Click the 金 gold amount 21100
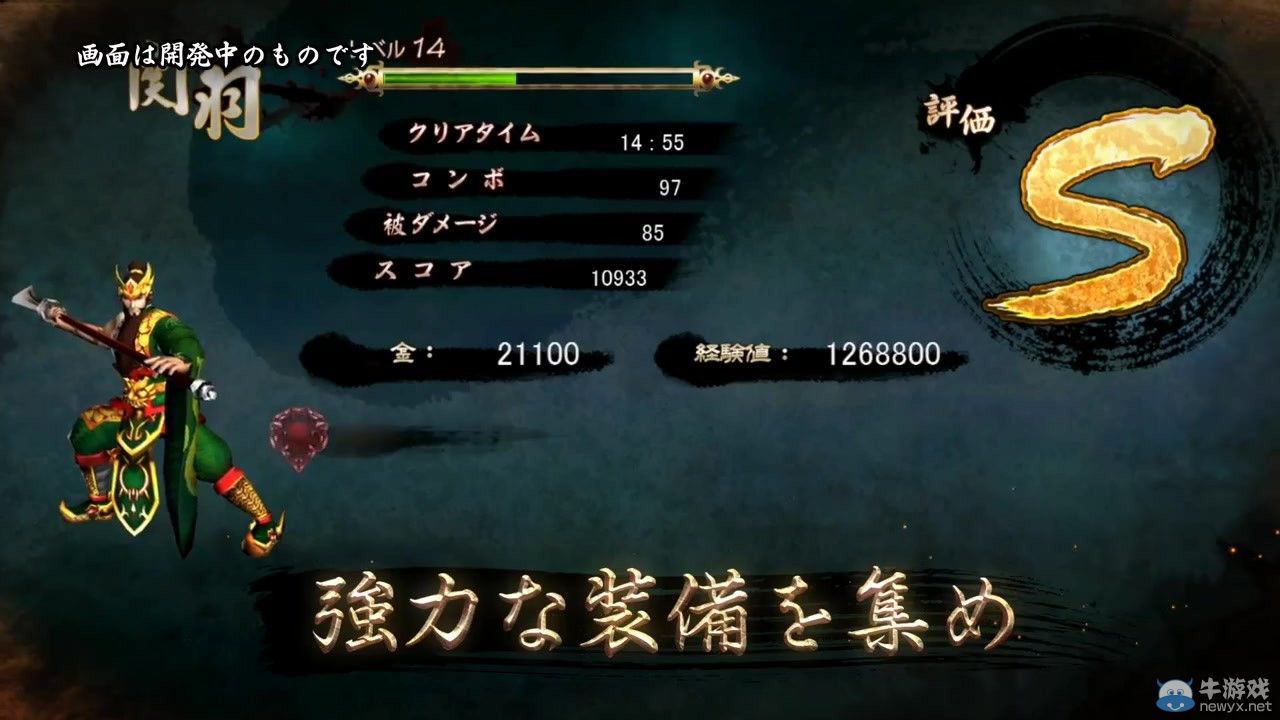Image resolution: width=1280 pixels, height=720 pixels. pyautogui.click(x=536, y=353)
